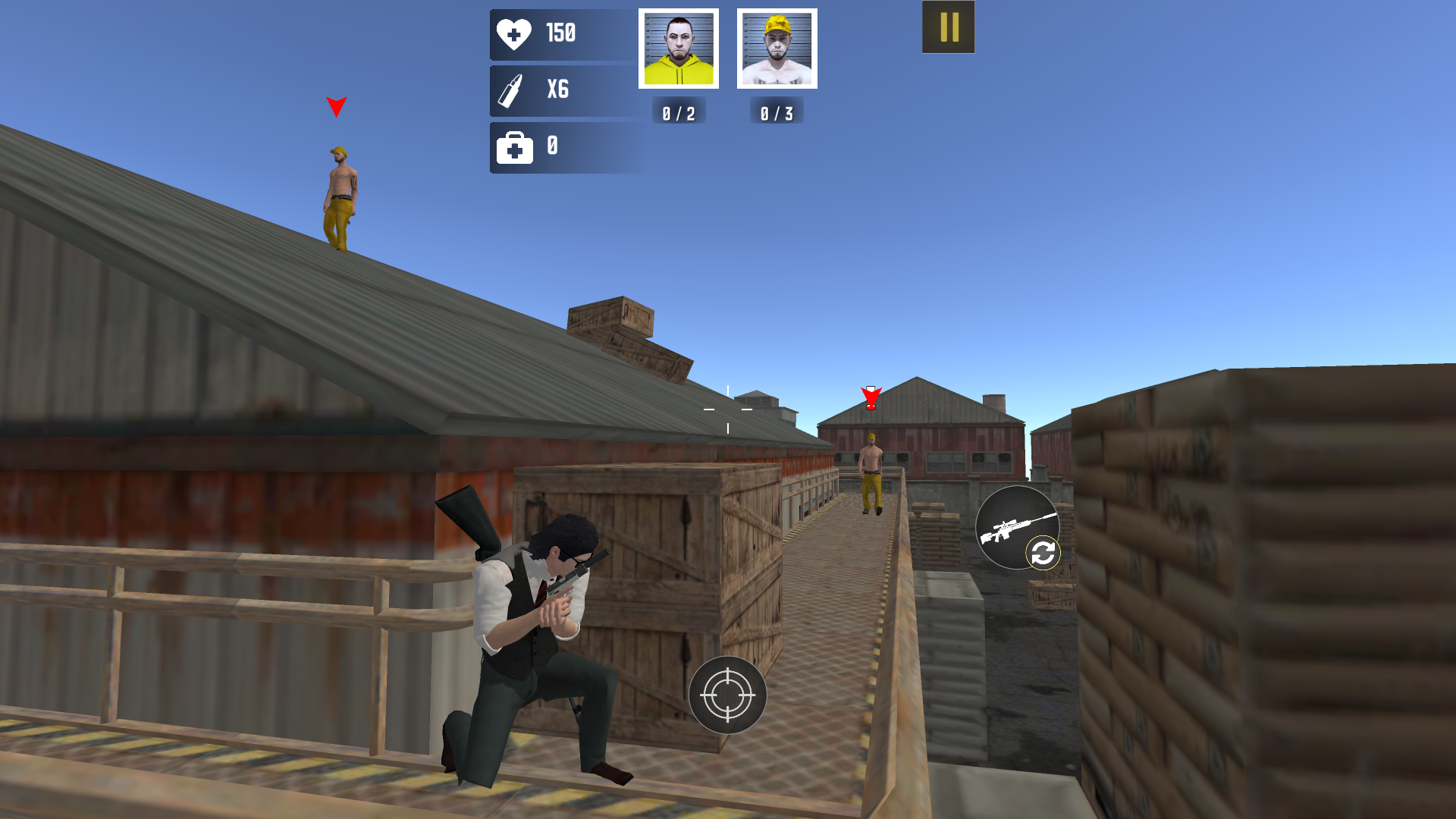Tap the center screen crosshair reticle
Image resolution: width=1456 pixels, height=819 pixels.
728,408
